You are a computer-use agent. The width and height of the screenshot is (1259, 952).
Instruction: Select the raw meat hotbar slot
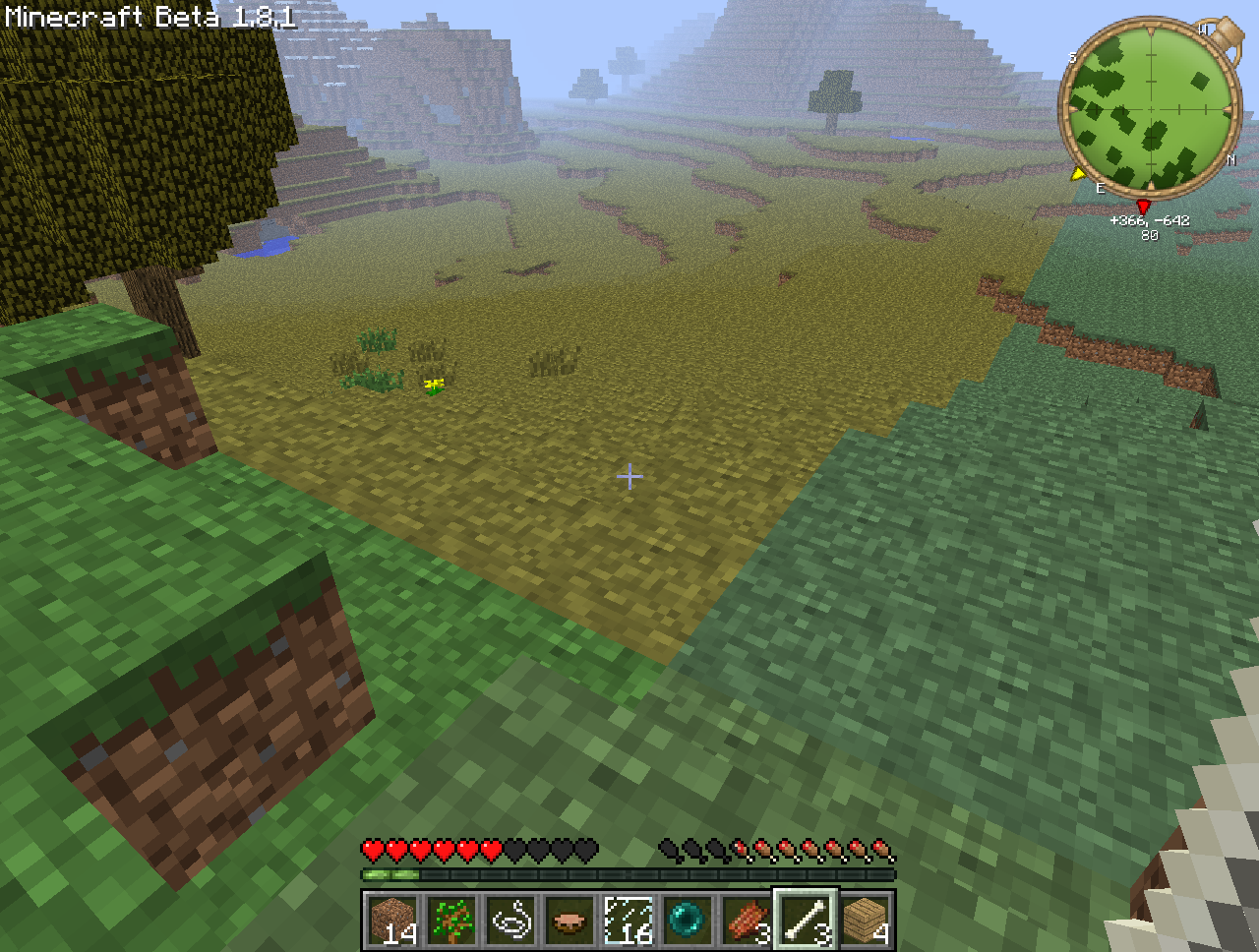pos(747,921)
